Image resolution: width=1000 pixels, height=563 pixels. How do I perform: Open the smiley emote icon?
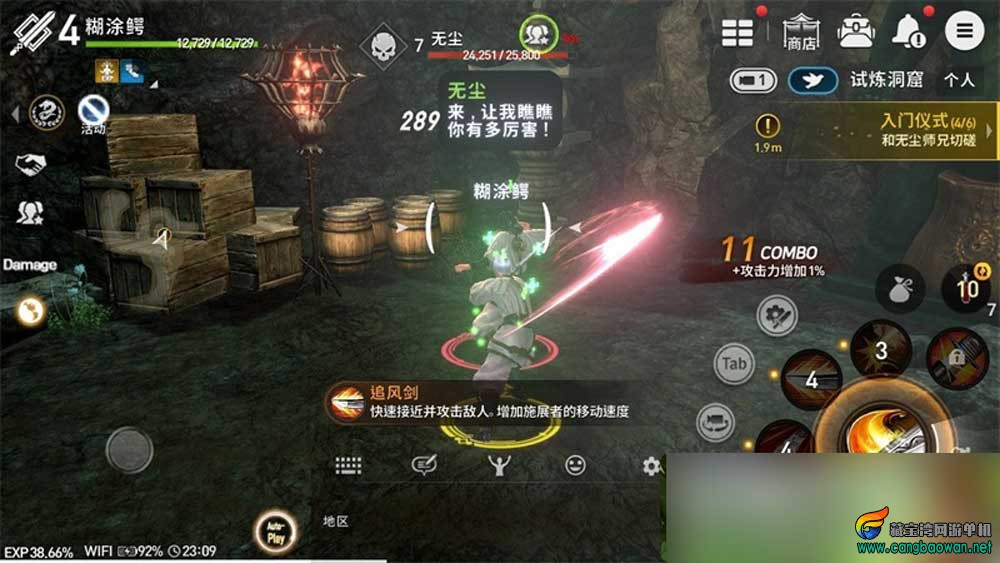point(575,465)
